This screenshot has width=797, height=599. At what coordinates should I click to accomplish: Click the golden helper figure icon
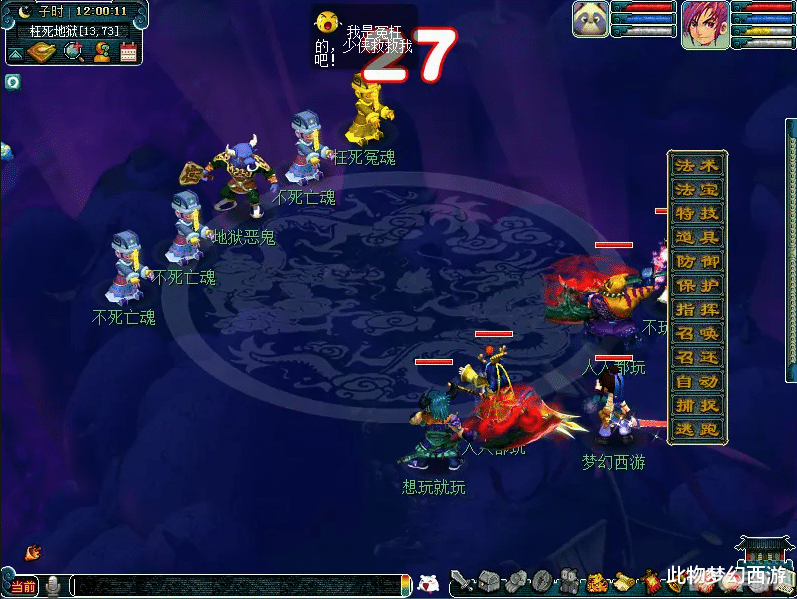101,52
